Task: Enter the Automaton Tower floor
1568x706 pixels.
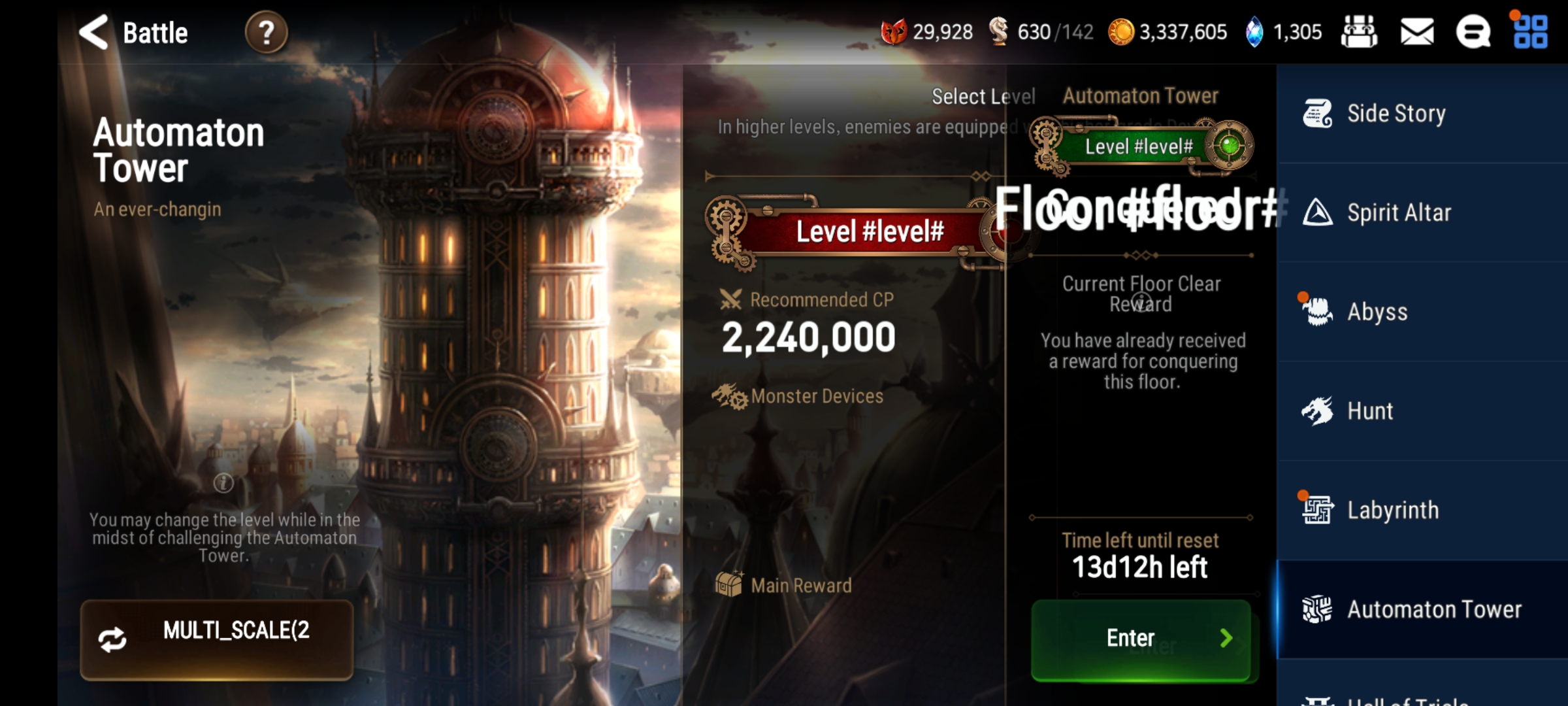Action: pos(1141,639)
